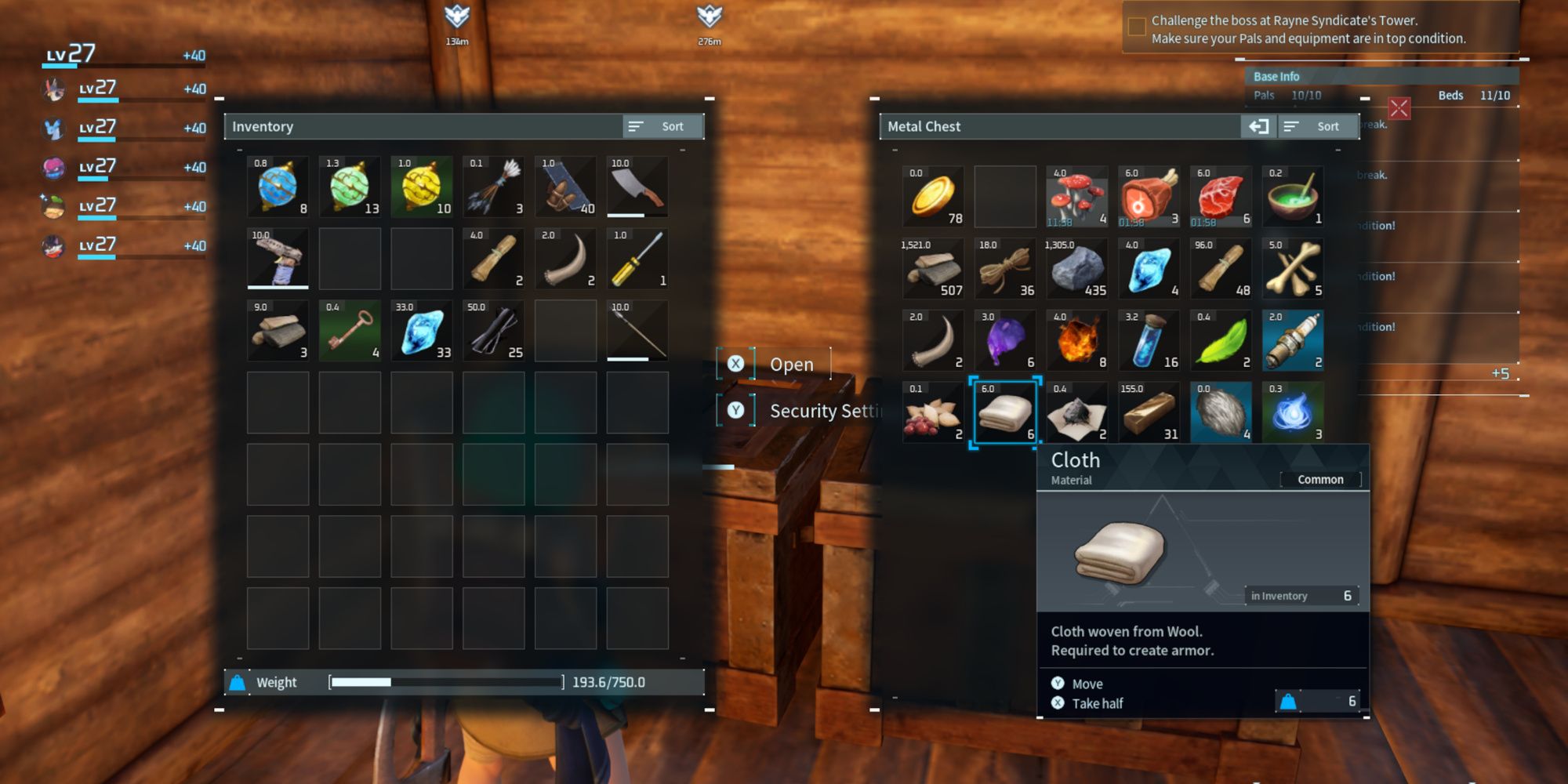Select the arrows in the inventory
The height and width of the screenshot is (784, 1568).
[x=495, y=187]
